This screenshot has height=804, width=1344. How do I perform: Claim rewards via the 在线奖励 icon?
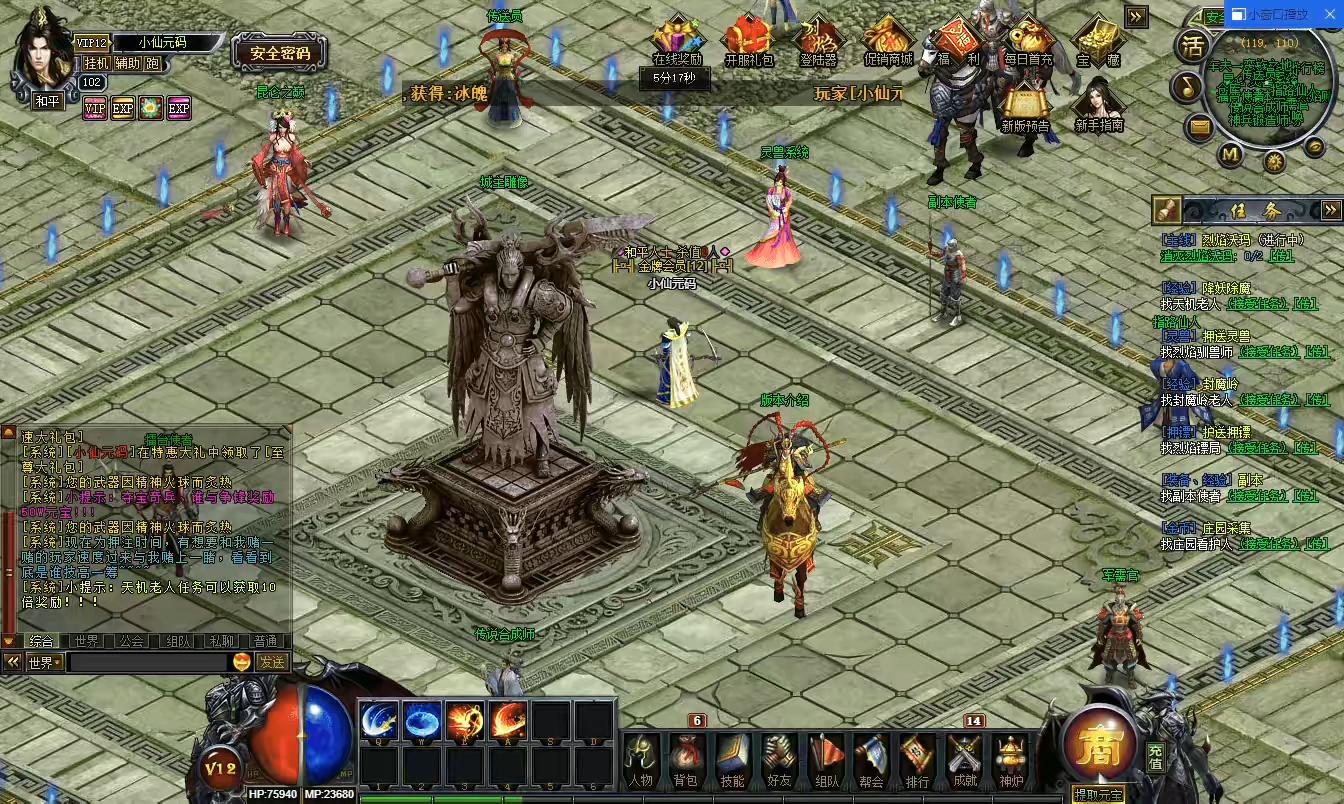point(676,33)
